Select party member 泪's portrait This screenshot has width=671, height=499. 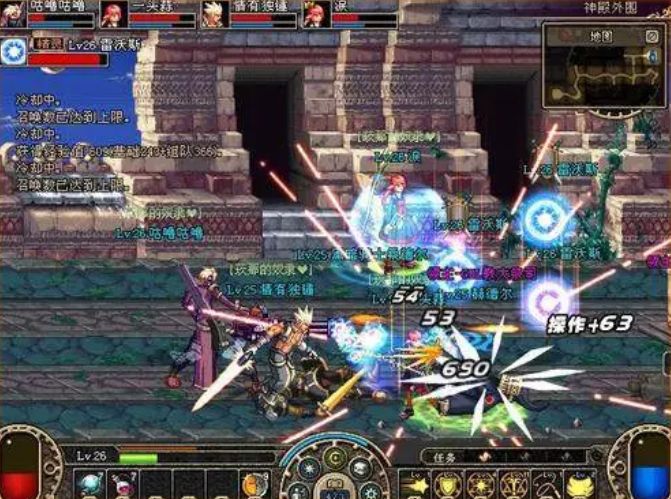pos(314,13)
